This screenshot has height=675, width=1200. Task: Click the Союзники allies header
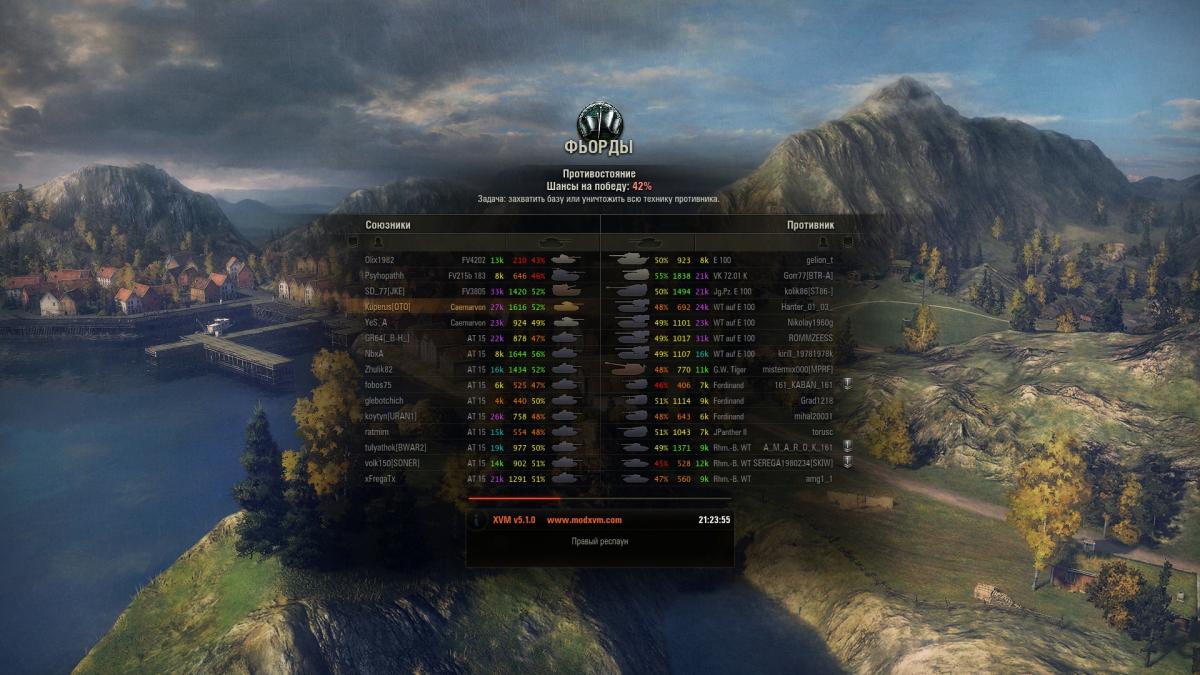(388, 225)
